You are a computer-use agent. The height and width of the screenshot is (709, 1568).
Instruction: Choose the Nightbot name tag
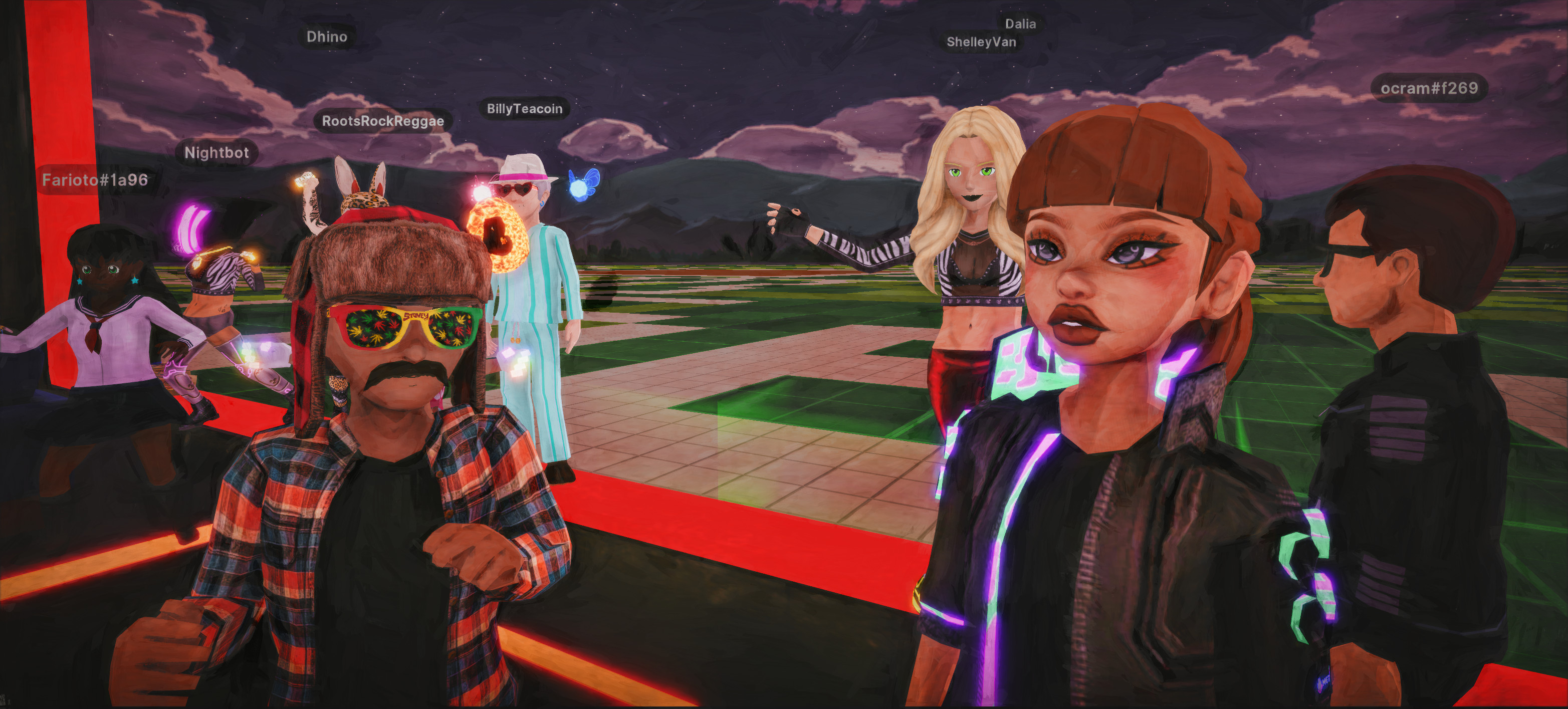(216, 153)
